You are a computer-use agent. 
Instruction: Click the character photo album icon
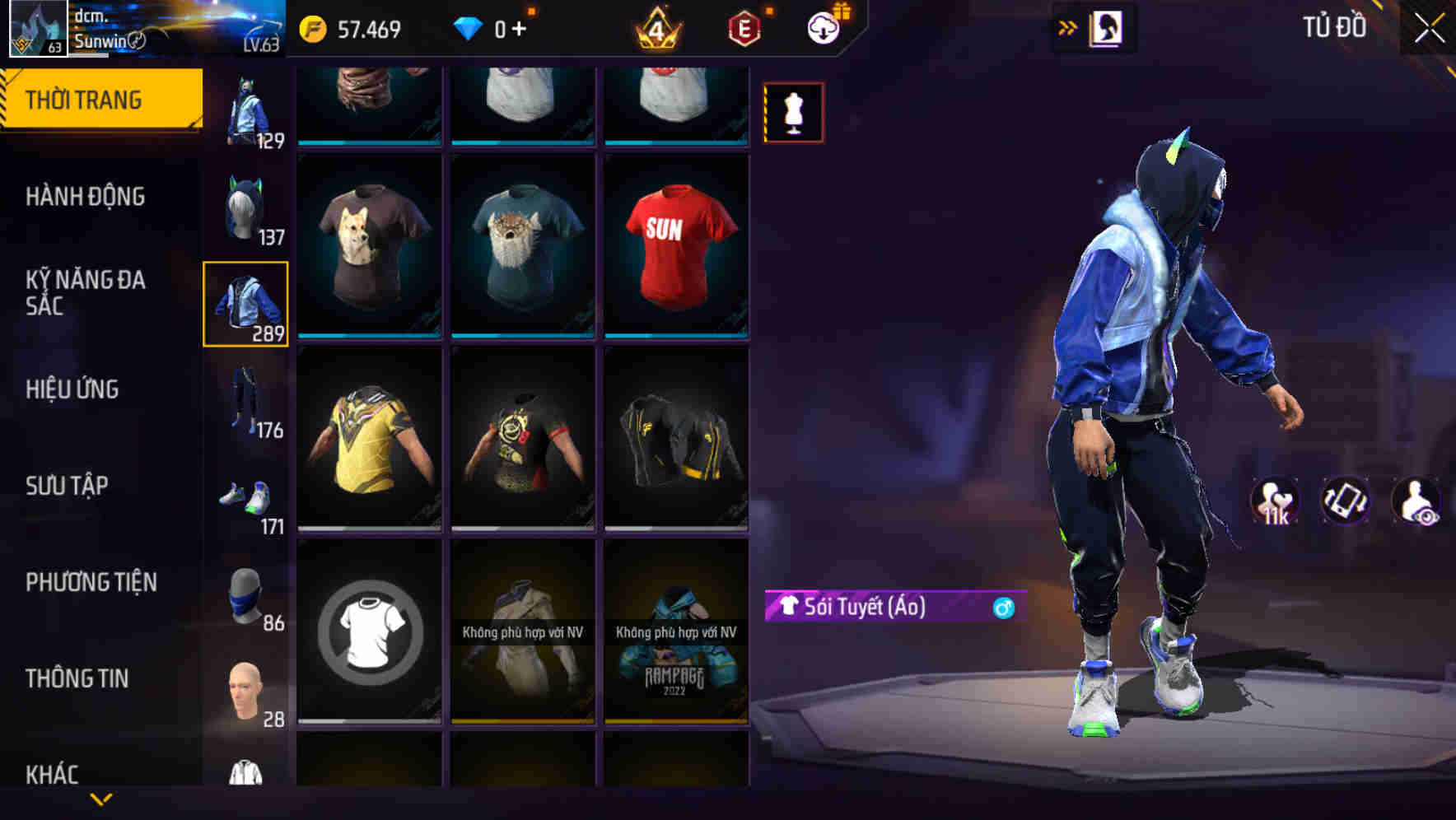click(1108, 27)
